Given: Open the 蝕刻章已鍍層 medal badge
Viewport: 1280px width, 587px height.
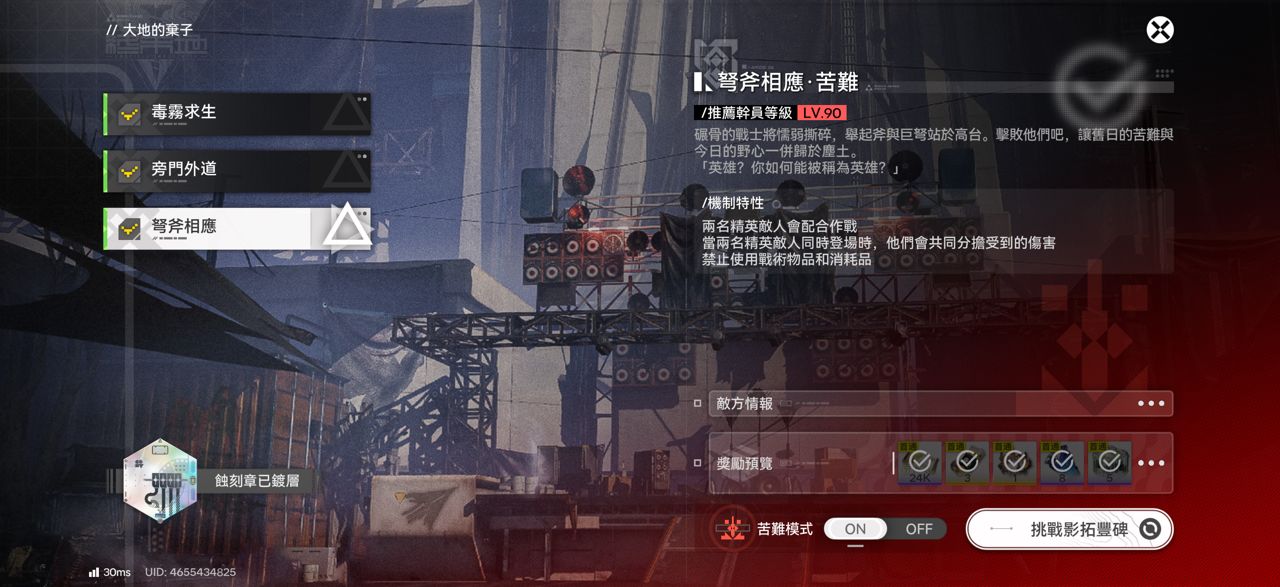Looking at the screenshot, I should (160, 481).
